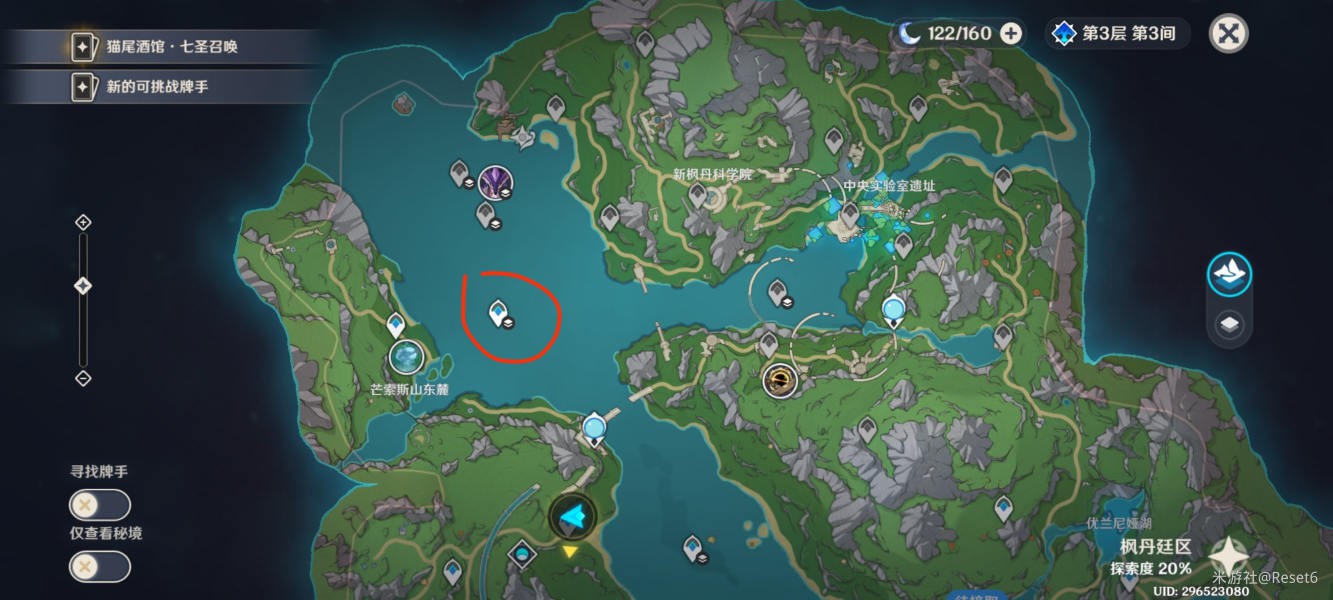Click the player's blue arrow marker
1333x600 pixels.
click(x=573, y=516)
